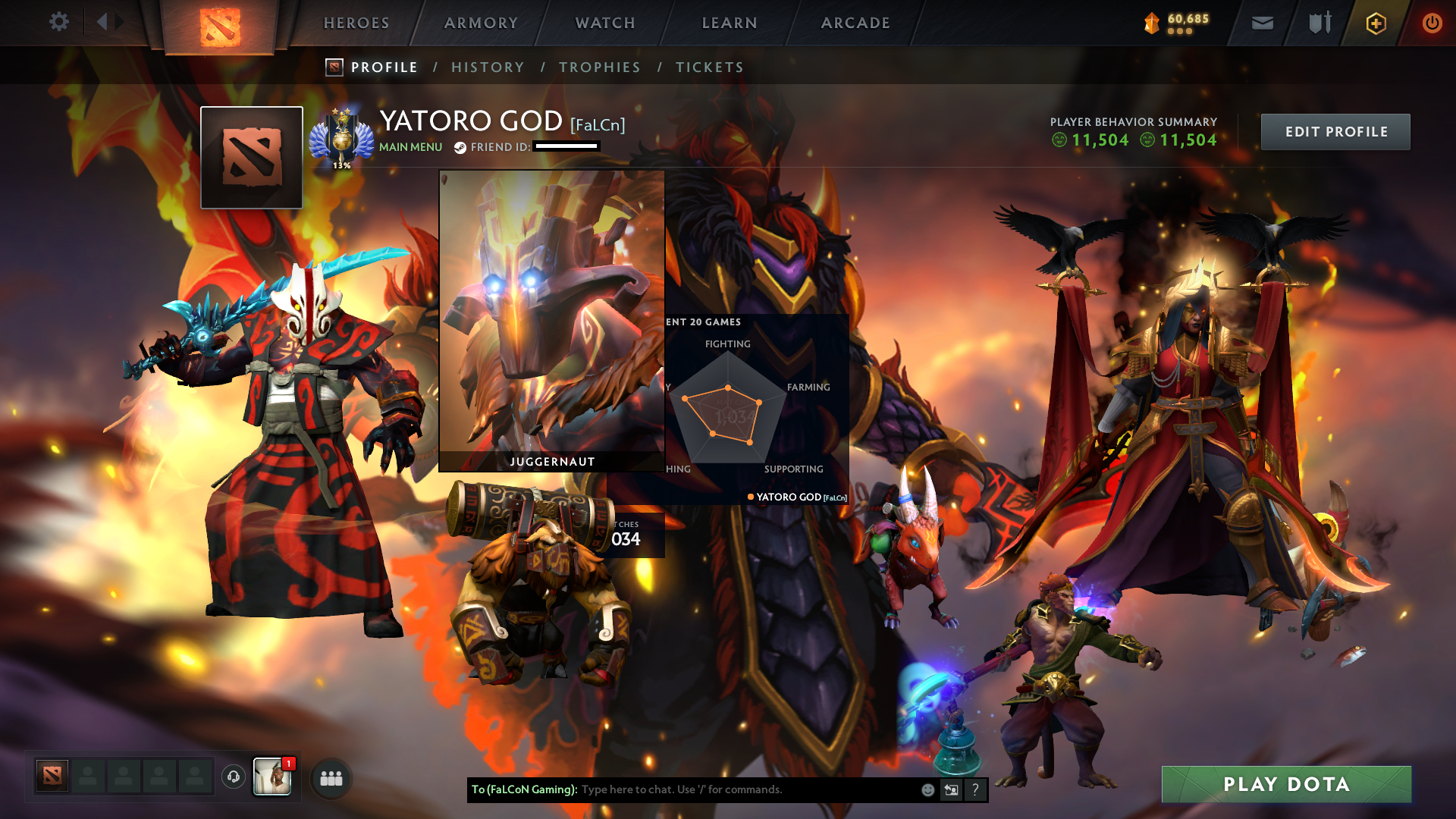The height and width of the screenshot is (819, 1456).
Task: Click the EDIT PROFILE button
Action: click(1335, 131)
